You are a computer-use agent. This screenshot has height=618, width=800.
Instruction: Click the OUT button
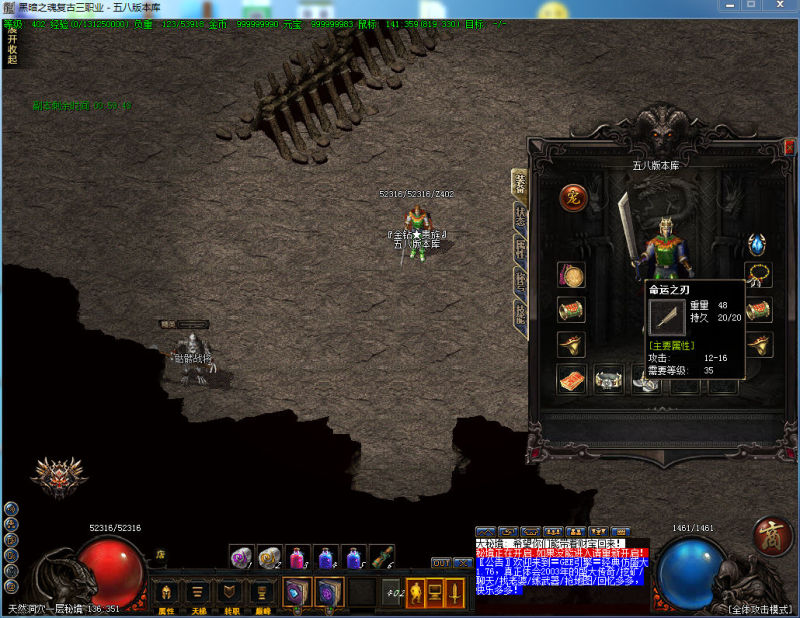(441, 563)
